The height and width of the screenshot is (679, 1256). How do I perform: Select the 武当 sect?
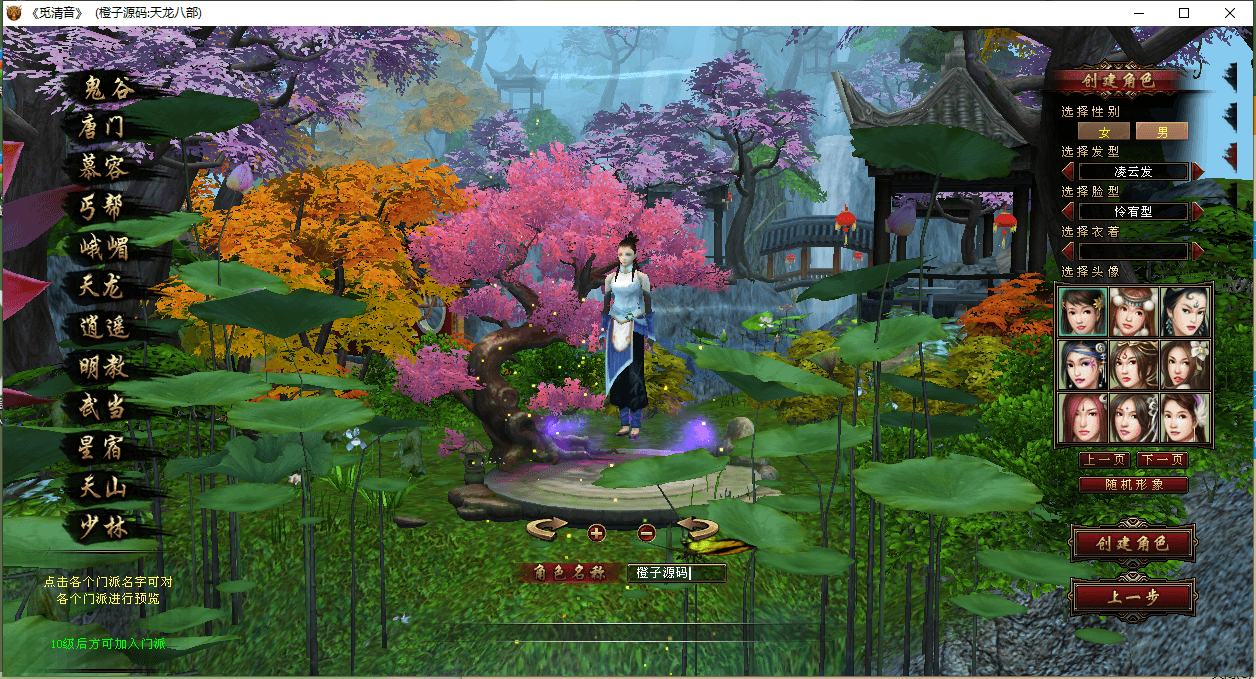pyautogui.click(x=104, y=407)
